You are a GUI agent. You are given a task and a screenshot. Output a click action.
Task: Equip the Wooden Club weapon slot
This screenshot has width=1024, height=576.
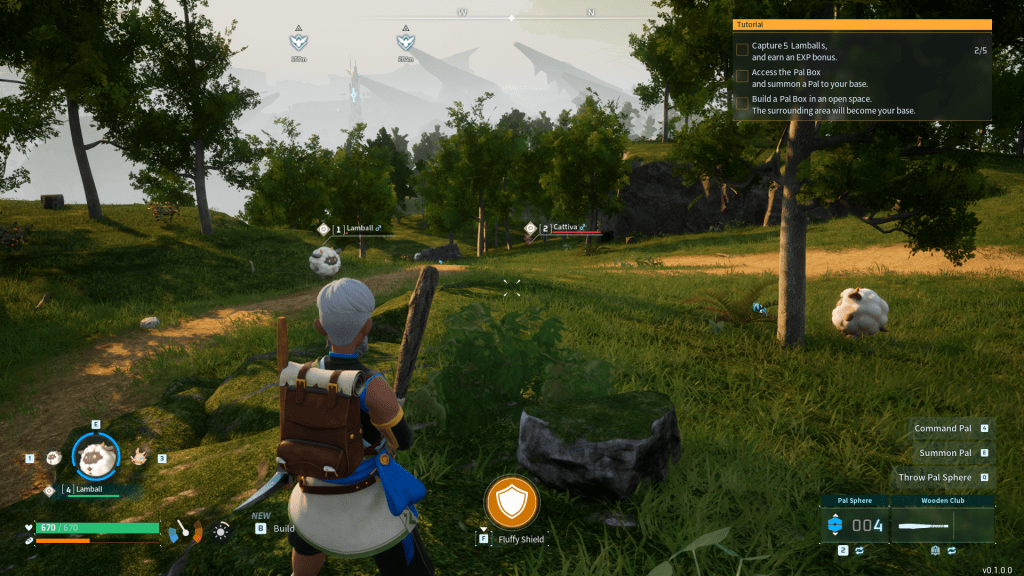click(x=941, y=525)
